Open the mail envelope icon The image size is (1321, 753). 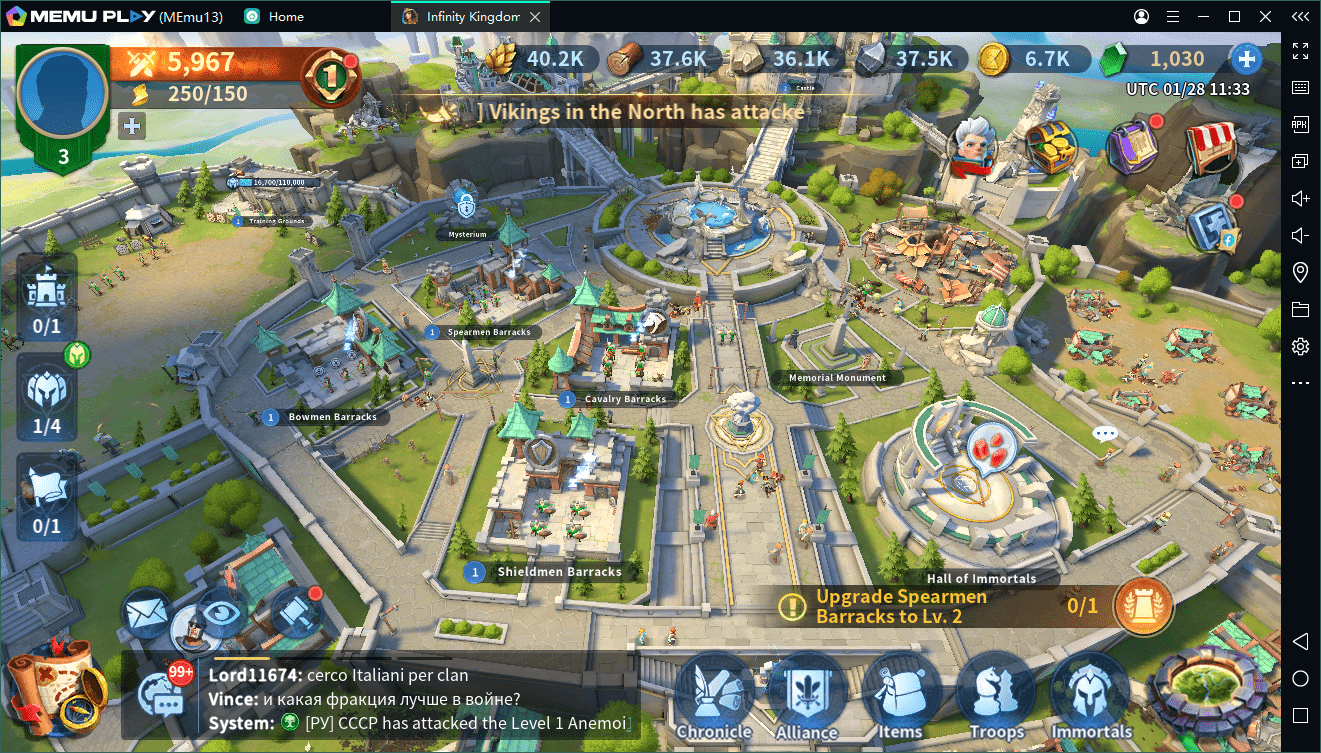148,611
